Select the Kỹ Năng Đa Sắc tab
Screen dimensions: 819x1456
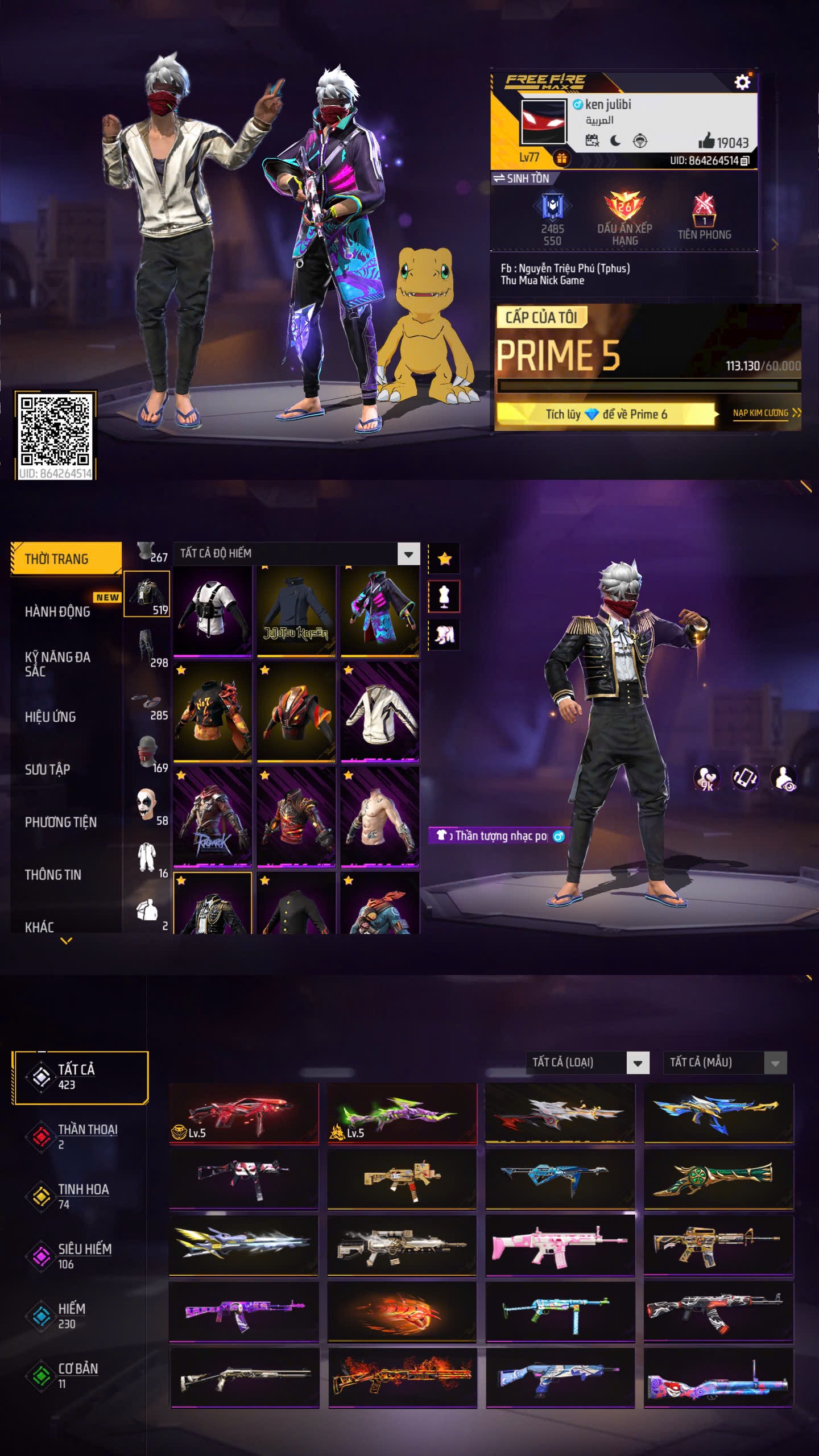[x=57, y=664]
